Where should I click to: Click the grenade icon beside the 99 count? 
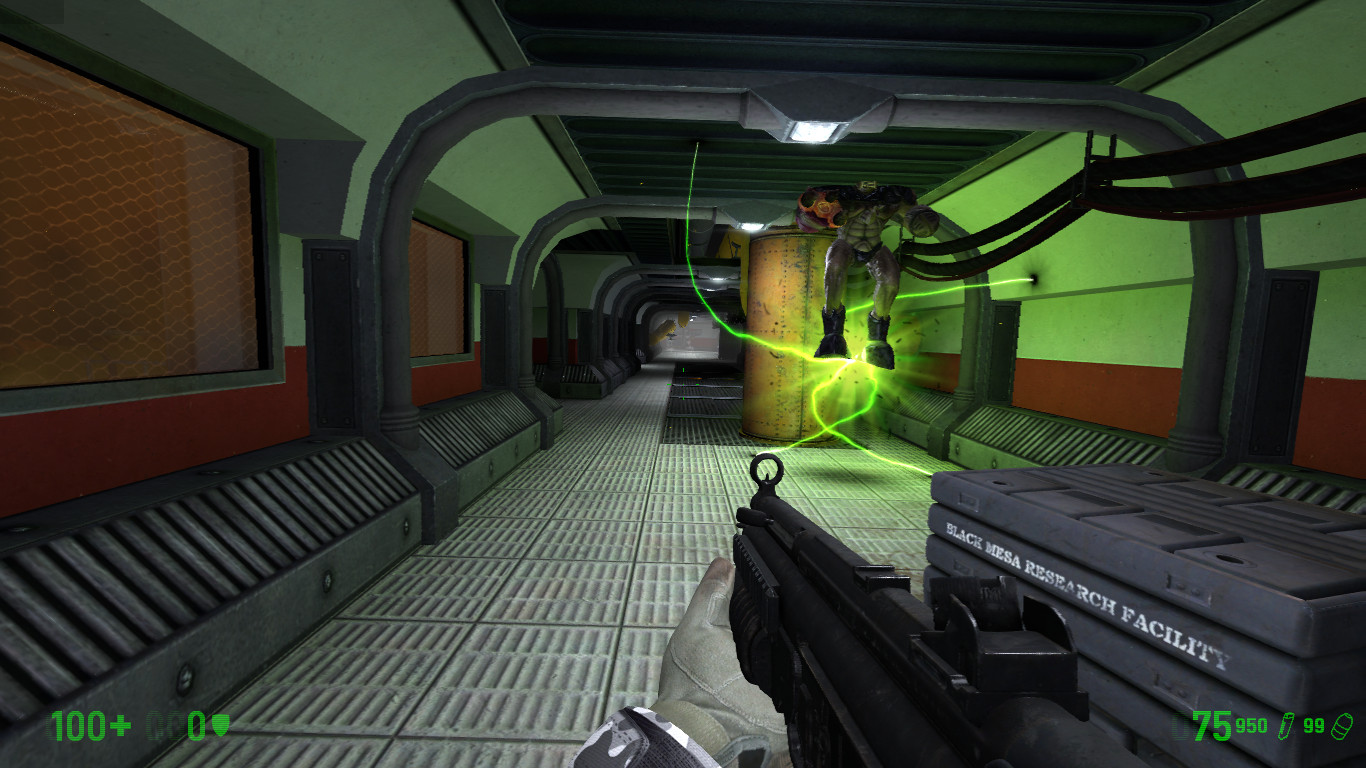(x=1341, y=726)
